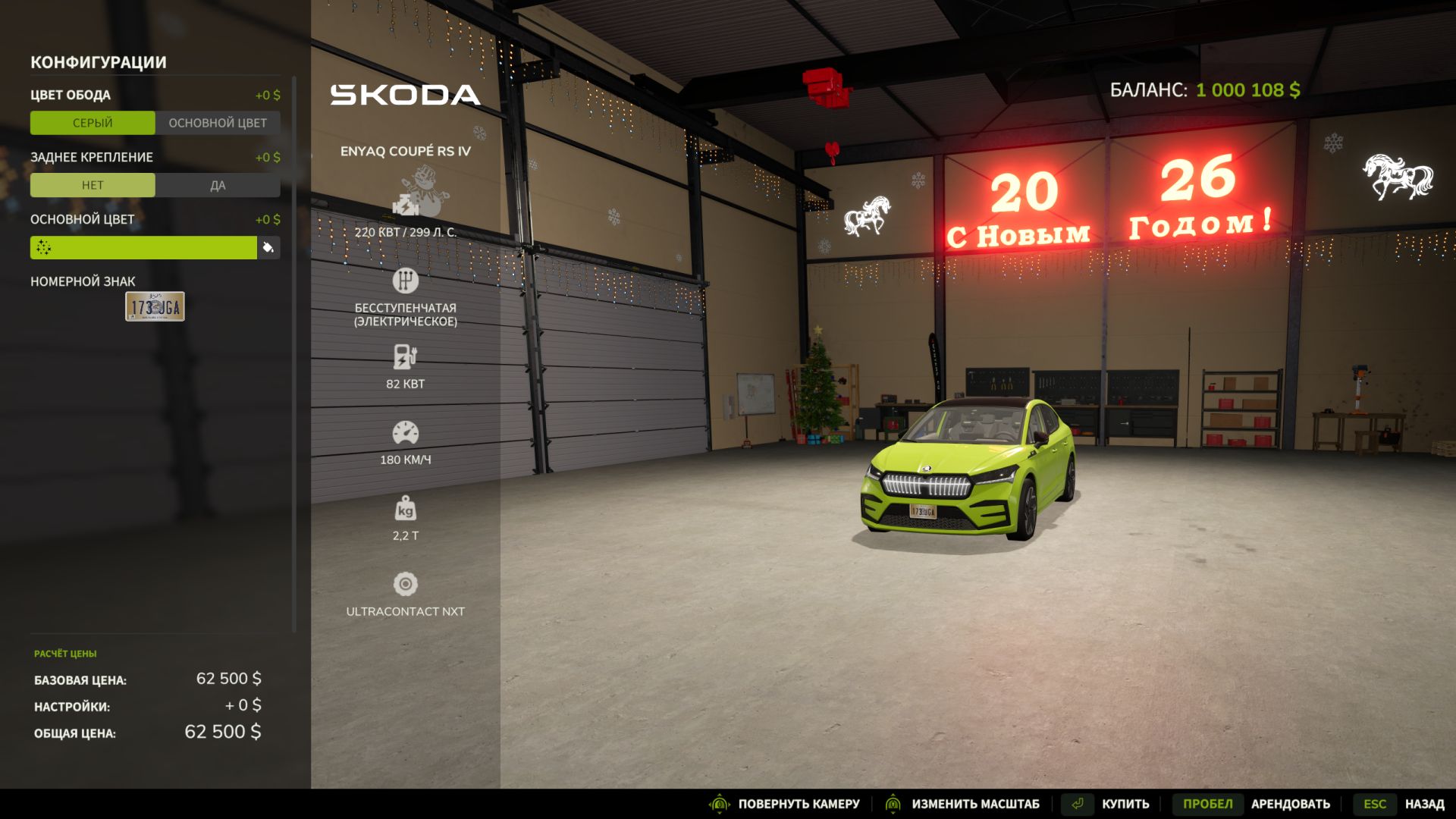1456x819 pixels.
Task: Select the grey rim color option
Action: coord(93,123)
